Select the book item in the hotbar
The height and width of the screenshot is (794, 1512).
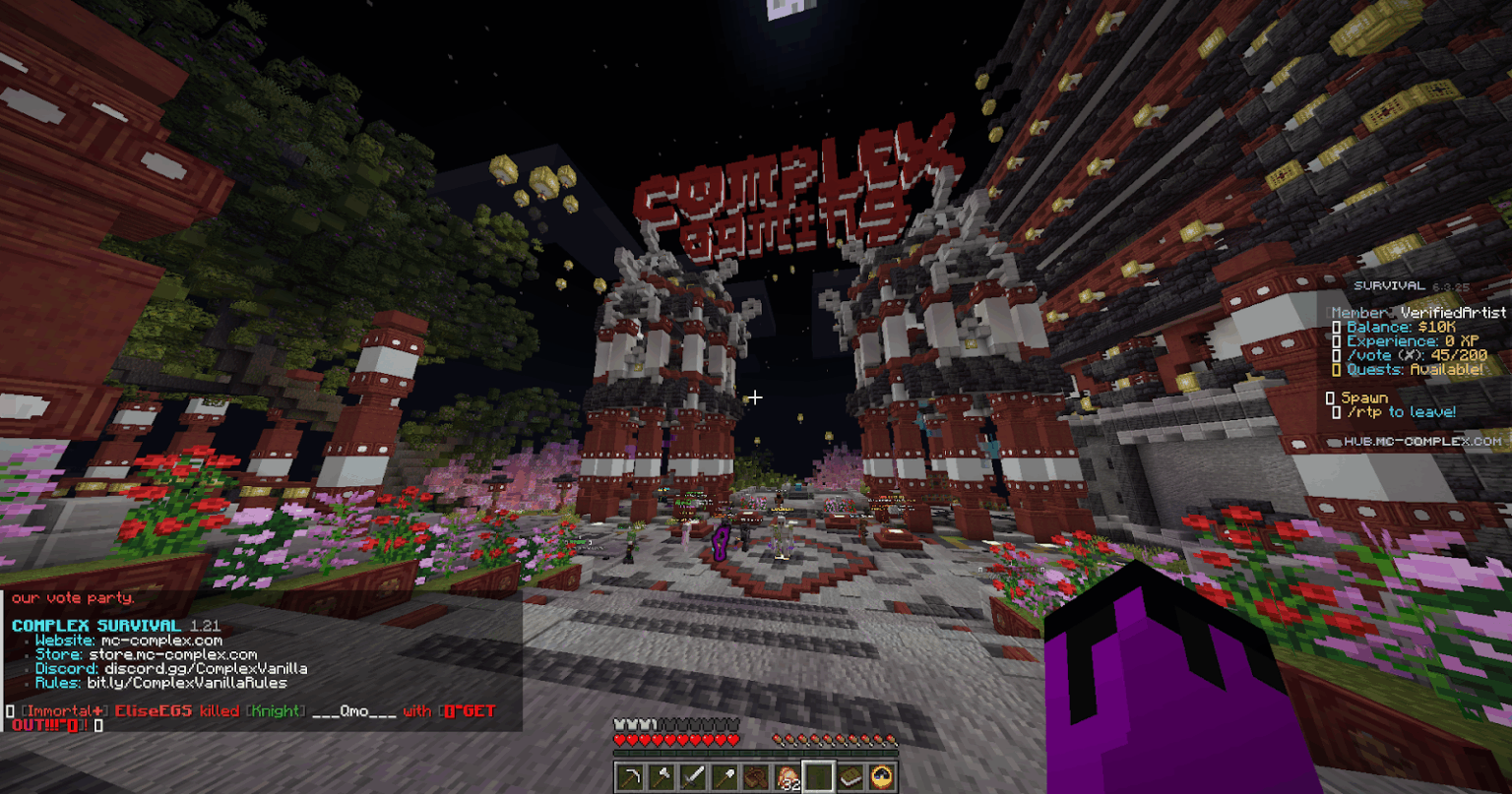[852, 776]
